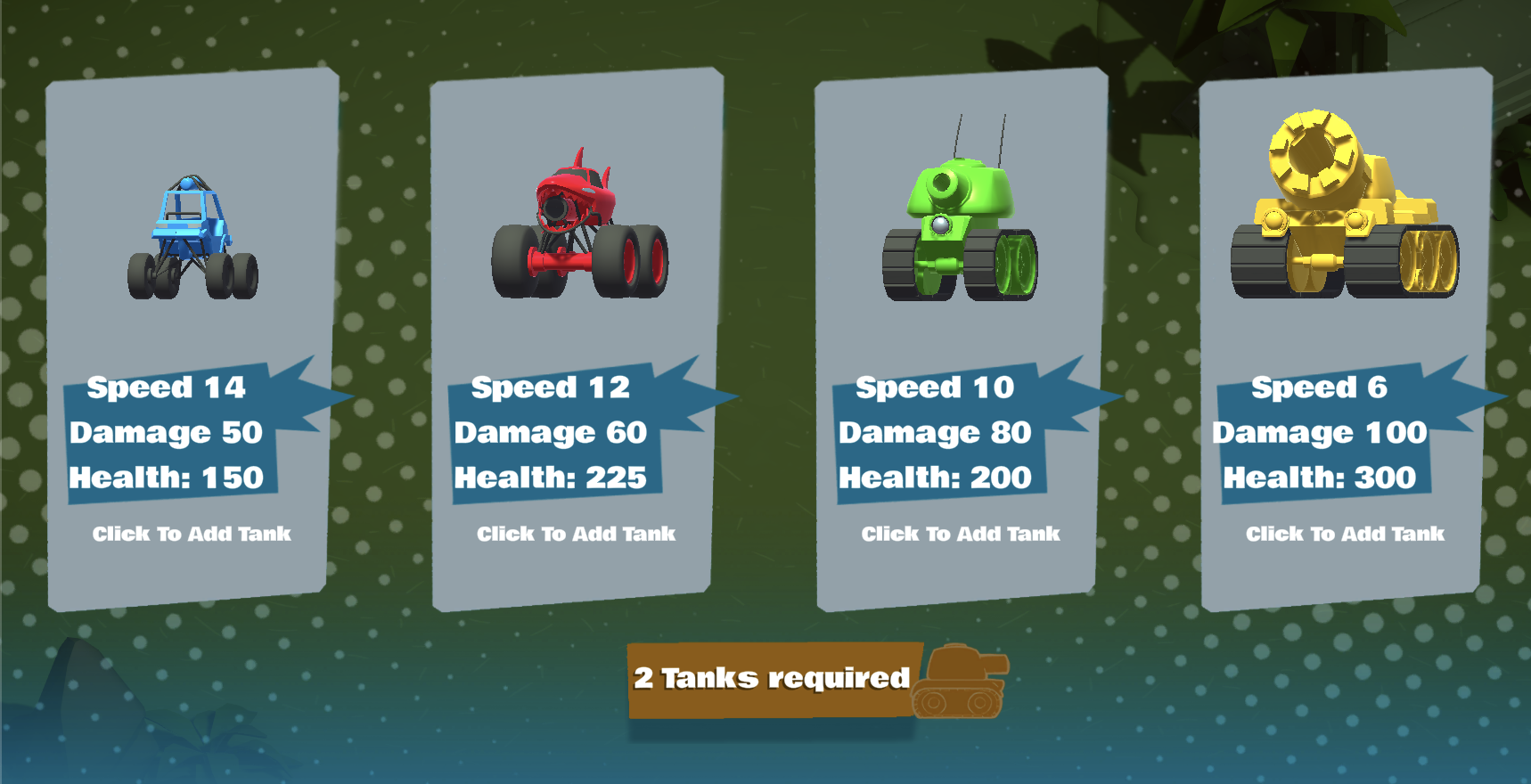The height and width of the screenshot is (784, 1531).
Task: Click the Speed 10 stat banner
Action: [934, 388]
